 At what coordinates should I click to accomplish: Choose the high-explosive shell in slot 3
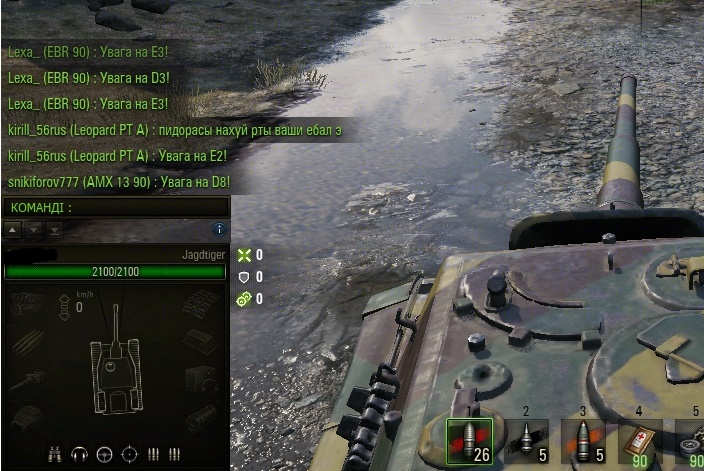point(582,440)
